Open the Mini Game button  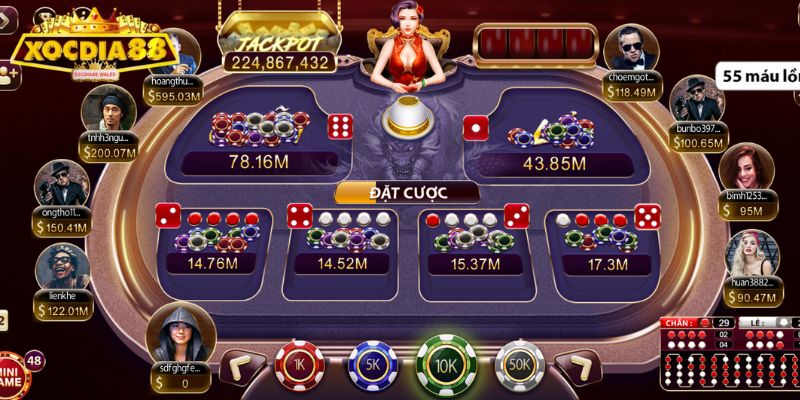click(x=10, y=366)
